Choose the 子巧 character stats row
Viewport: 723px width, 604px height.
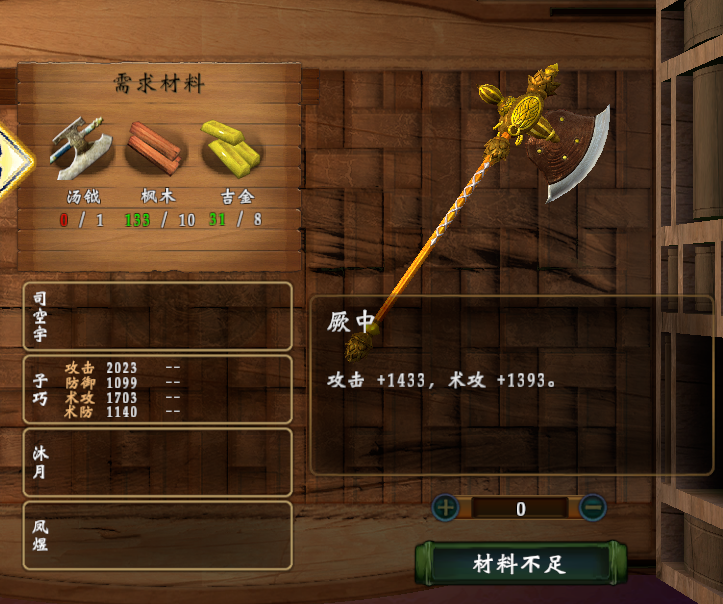pos(157,389)
